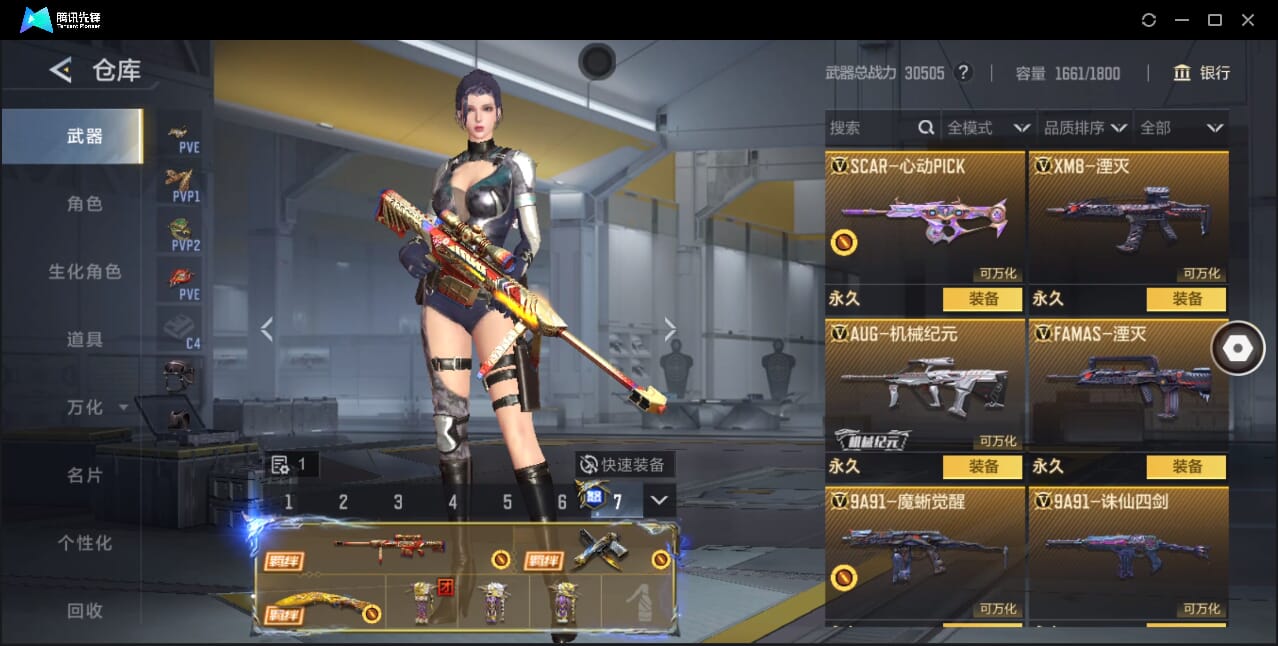Select the 道具 items tab
This screenshot has height=646, width=1278.
(85, 340)
